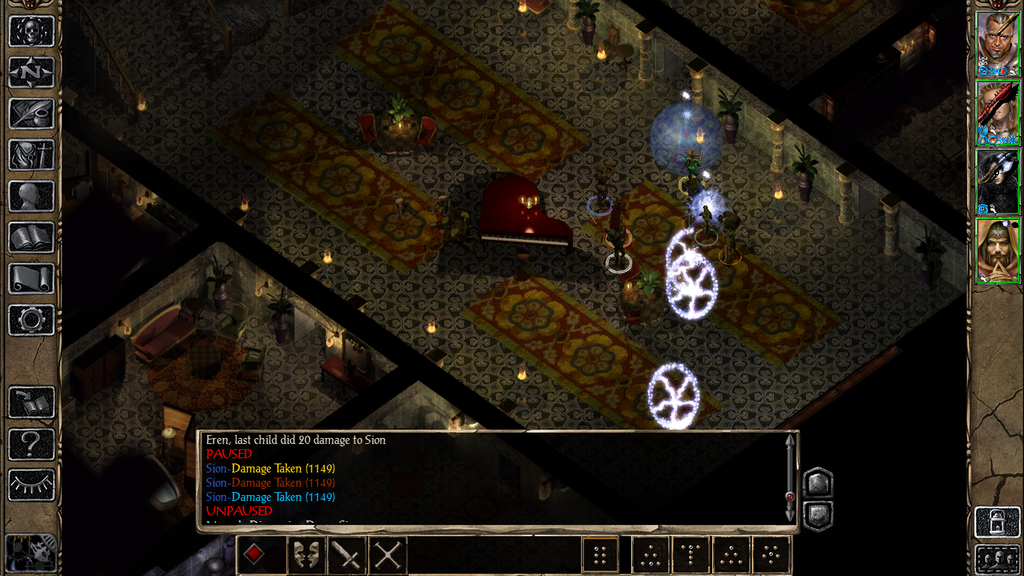Select the hooded bearded man portrait

click(997, 250)
